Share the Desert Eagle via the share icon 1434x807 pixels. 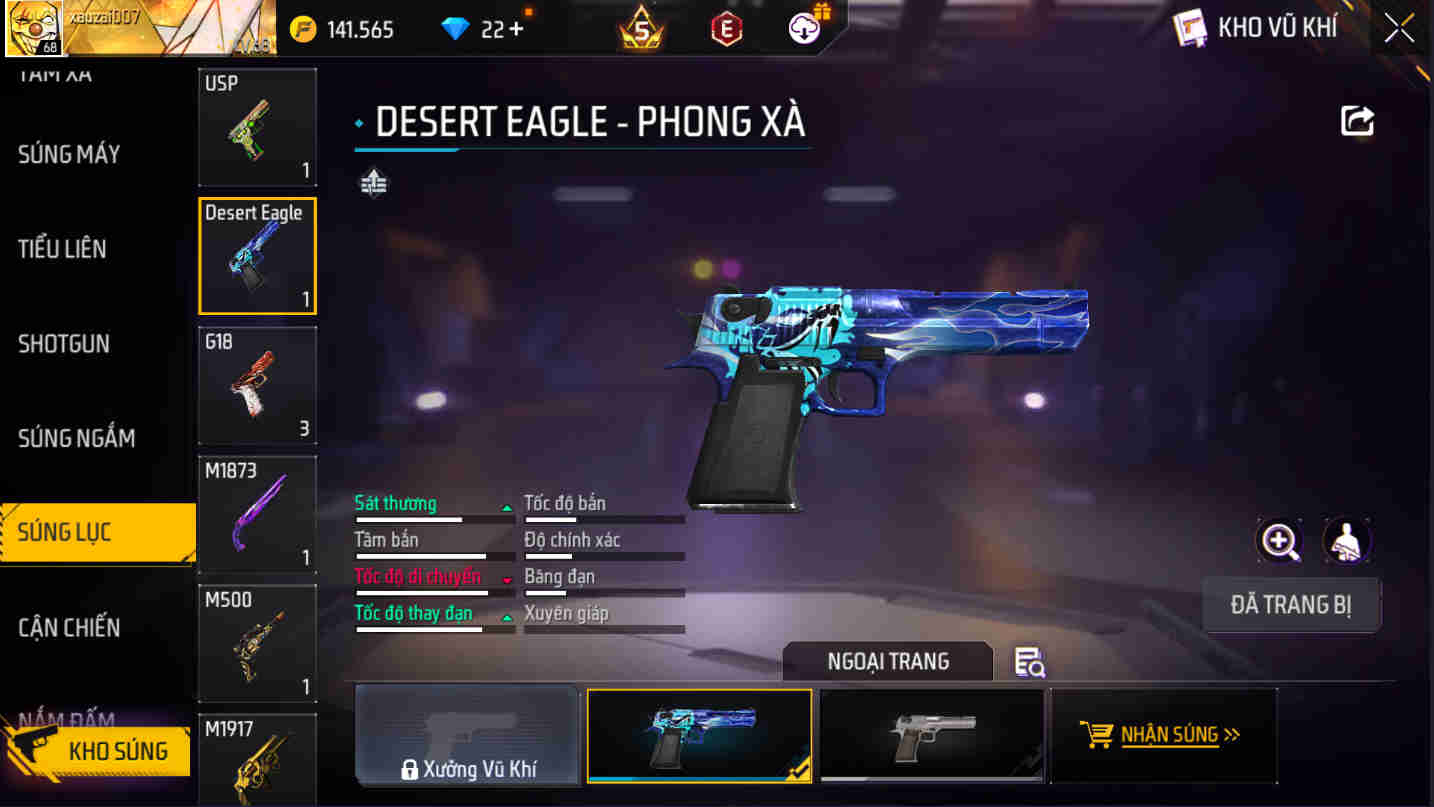pos(1357,120)
